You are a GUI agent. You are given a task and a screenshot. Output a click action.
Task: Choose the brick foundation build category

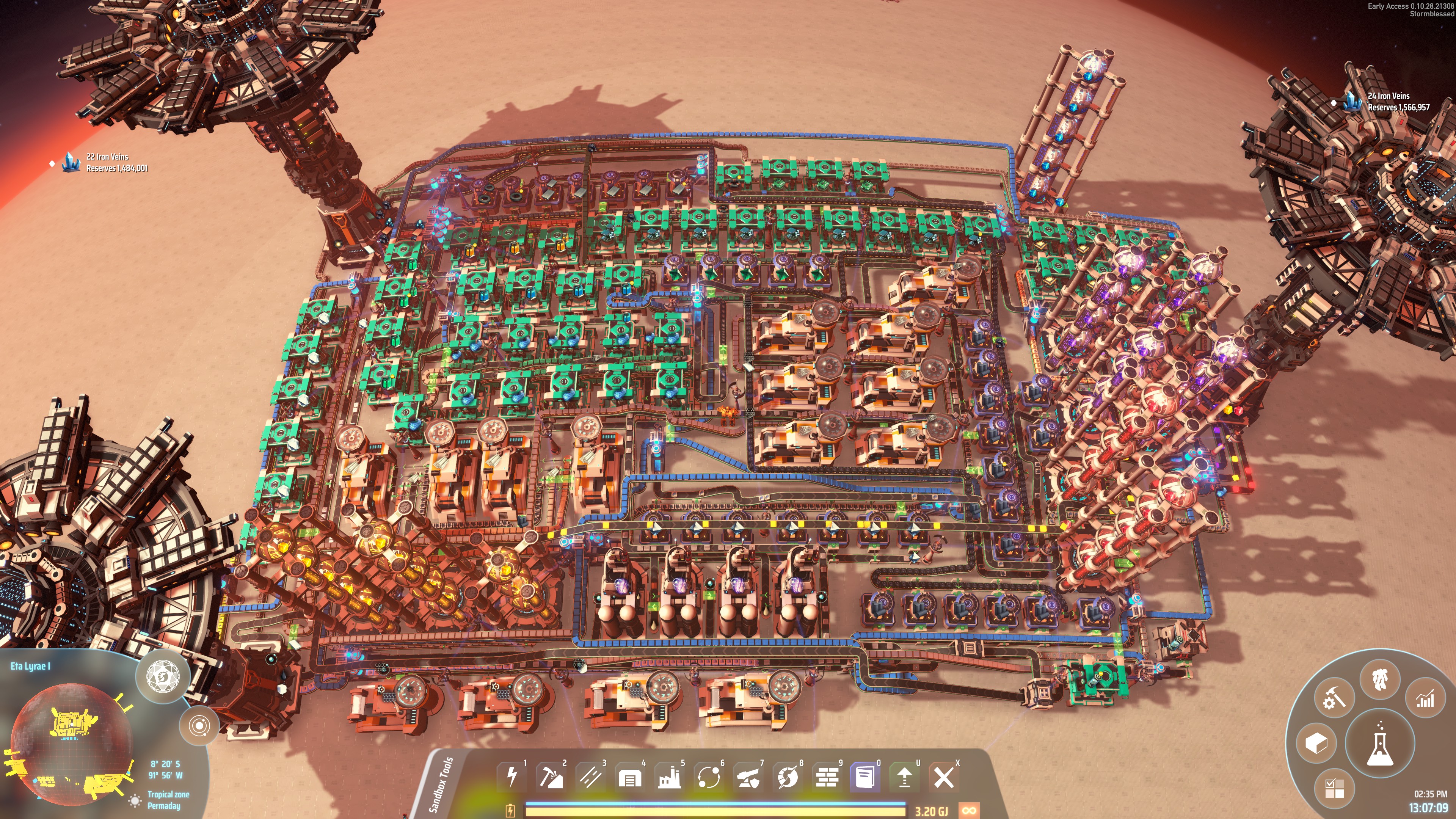click(x=827, y=777)
